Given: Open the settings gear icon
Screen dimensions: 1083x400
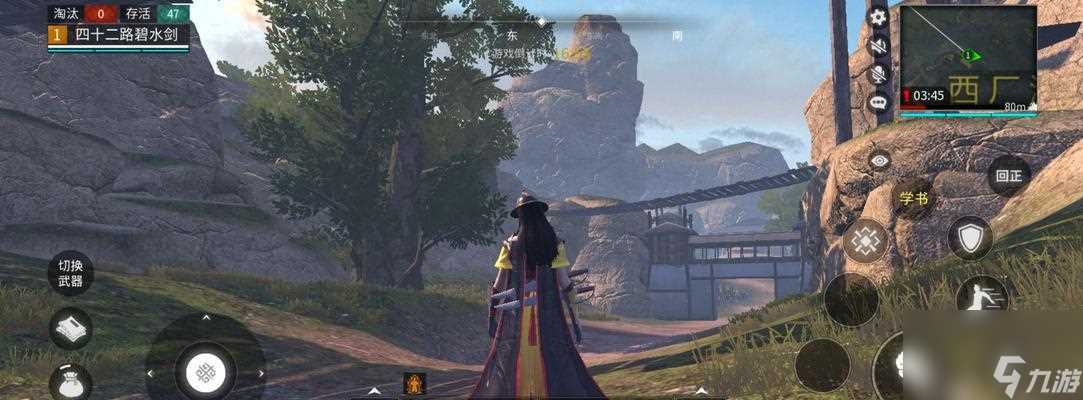Looking at the screenshot, I should 878,17.
